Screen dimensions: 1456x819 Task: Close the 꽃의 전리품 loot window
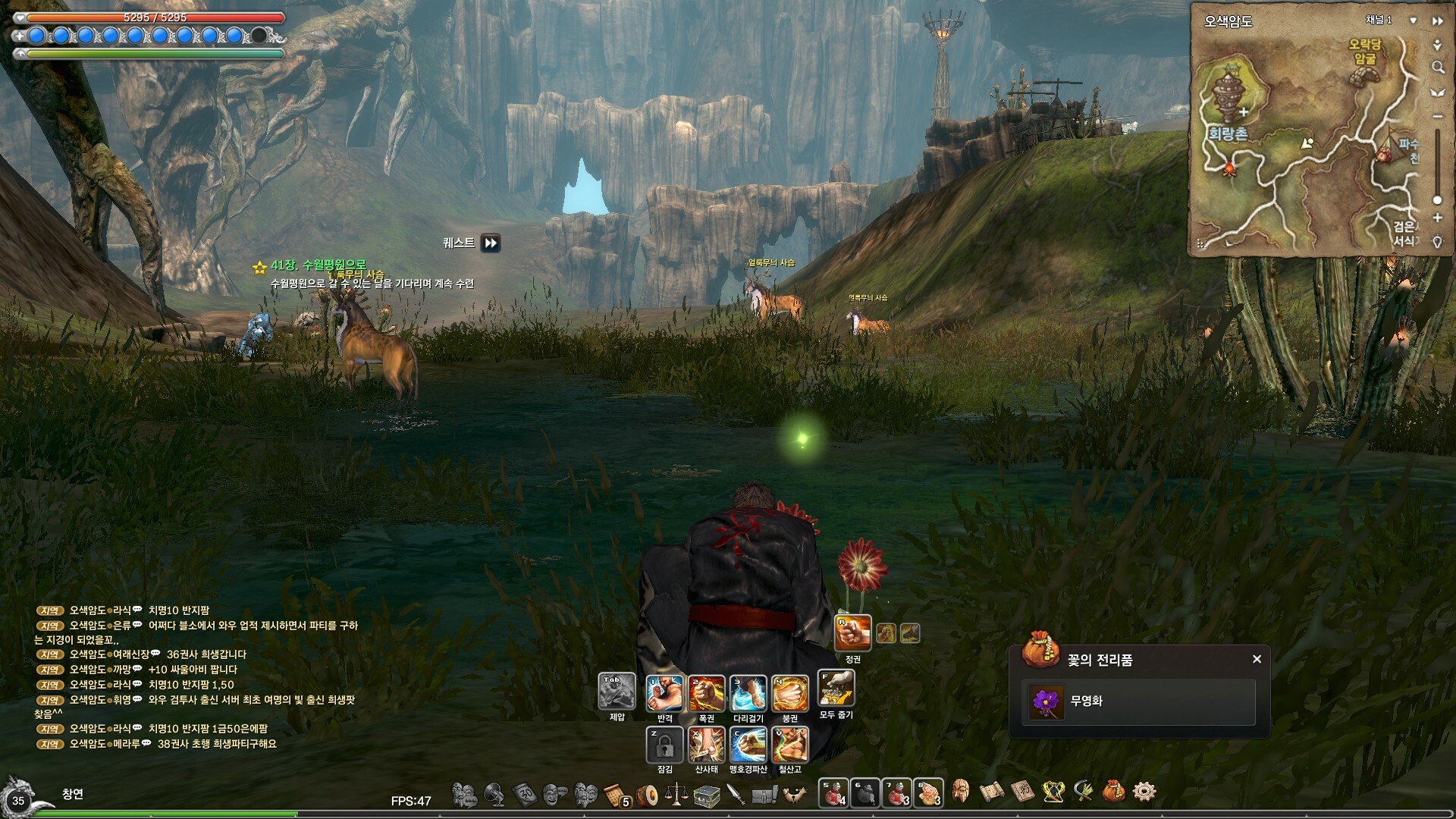coord(1257,659)
